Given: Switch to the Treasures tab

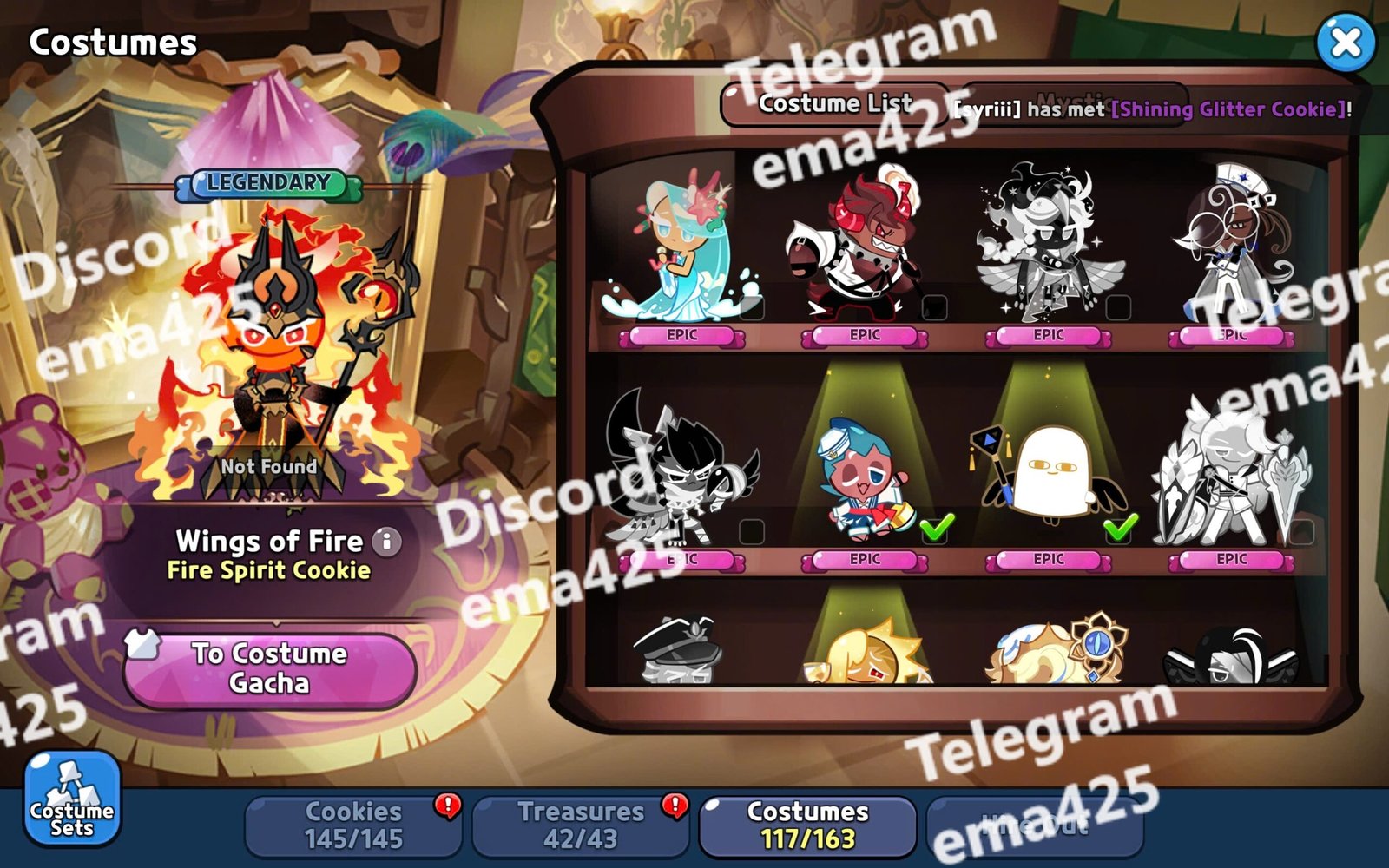Looking at the screenshot, I should tap(580, 825).
